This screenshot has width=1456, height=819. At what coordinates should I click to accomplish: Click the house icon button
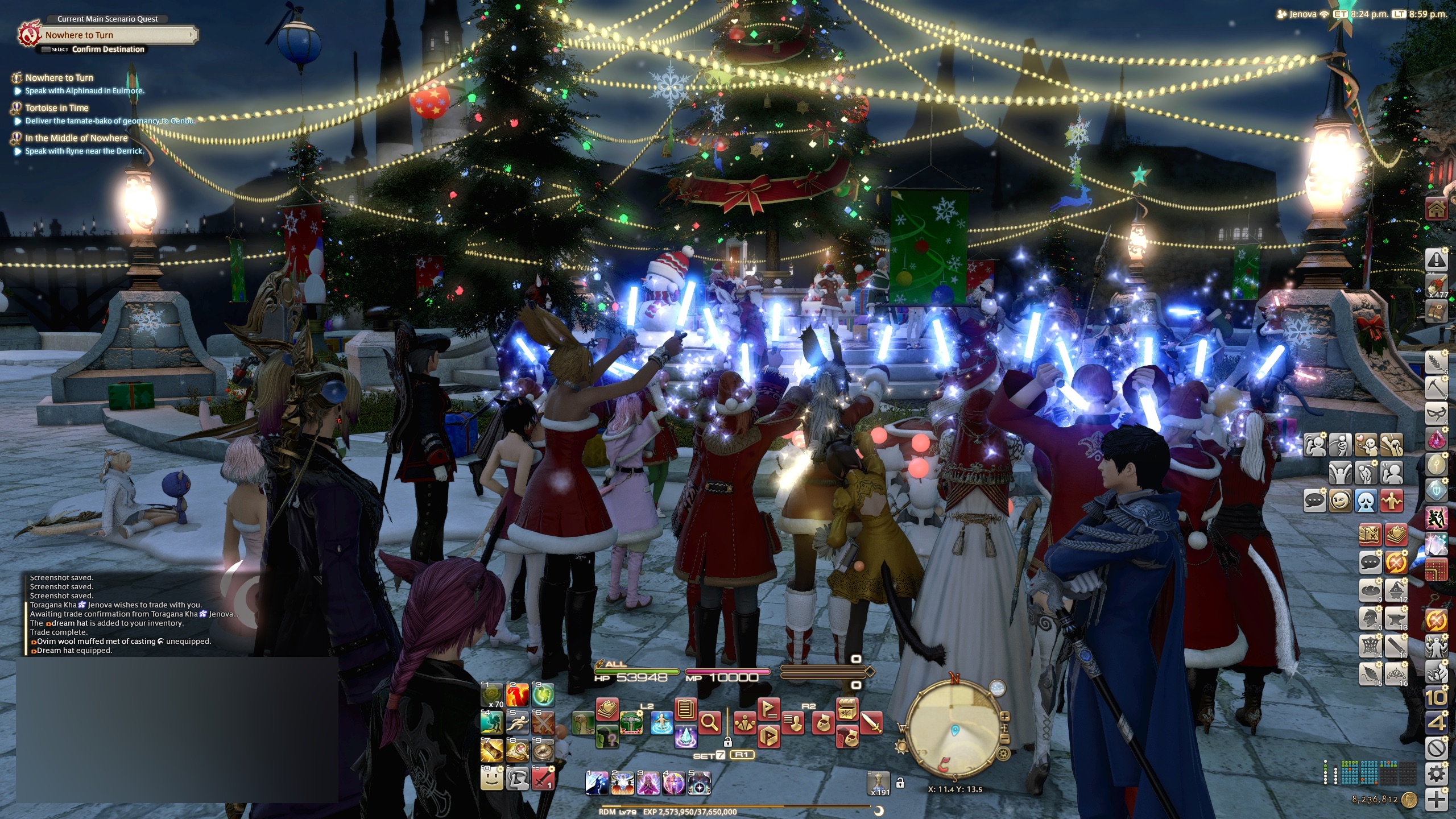(x=1436, y=210)
